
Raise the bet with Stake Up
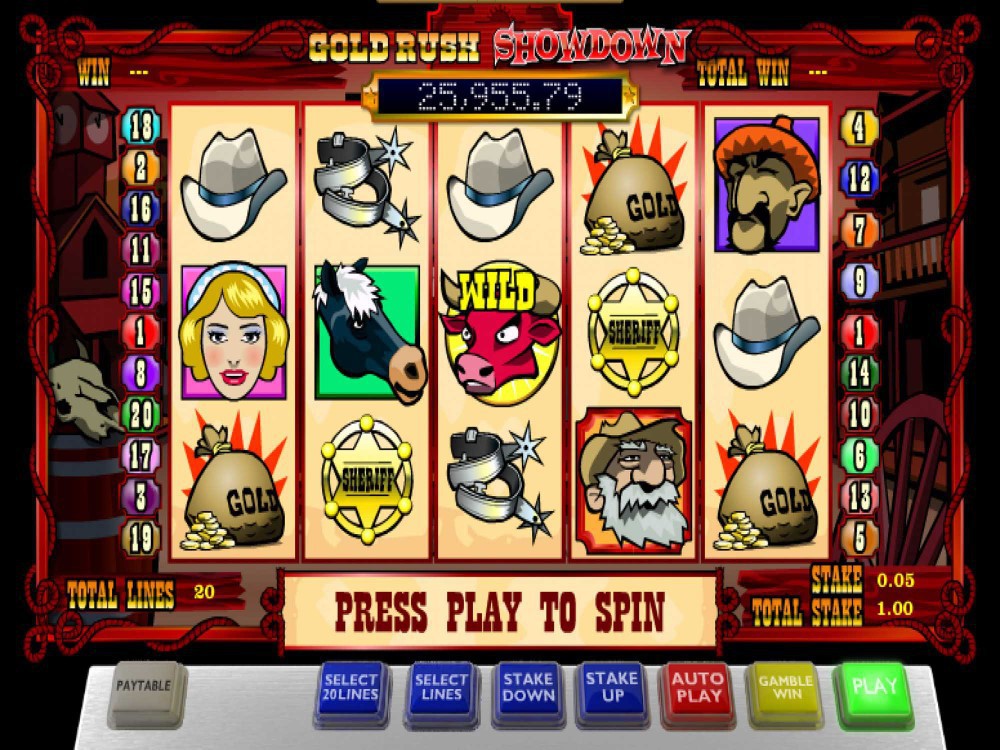[612, 687]
